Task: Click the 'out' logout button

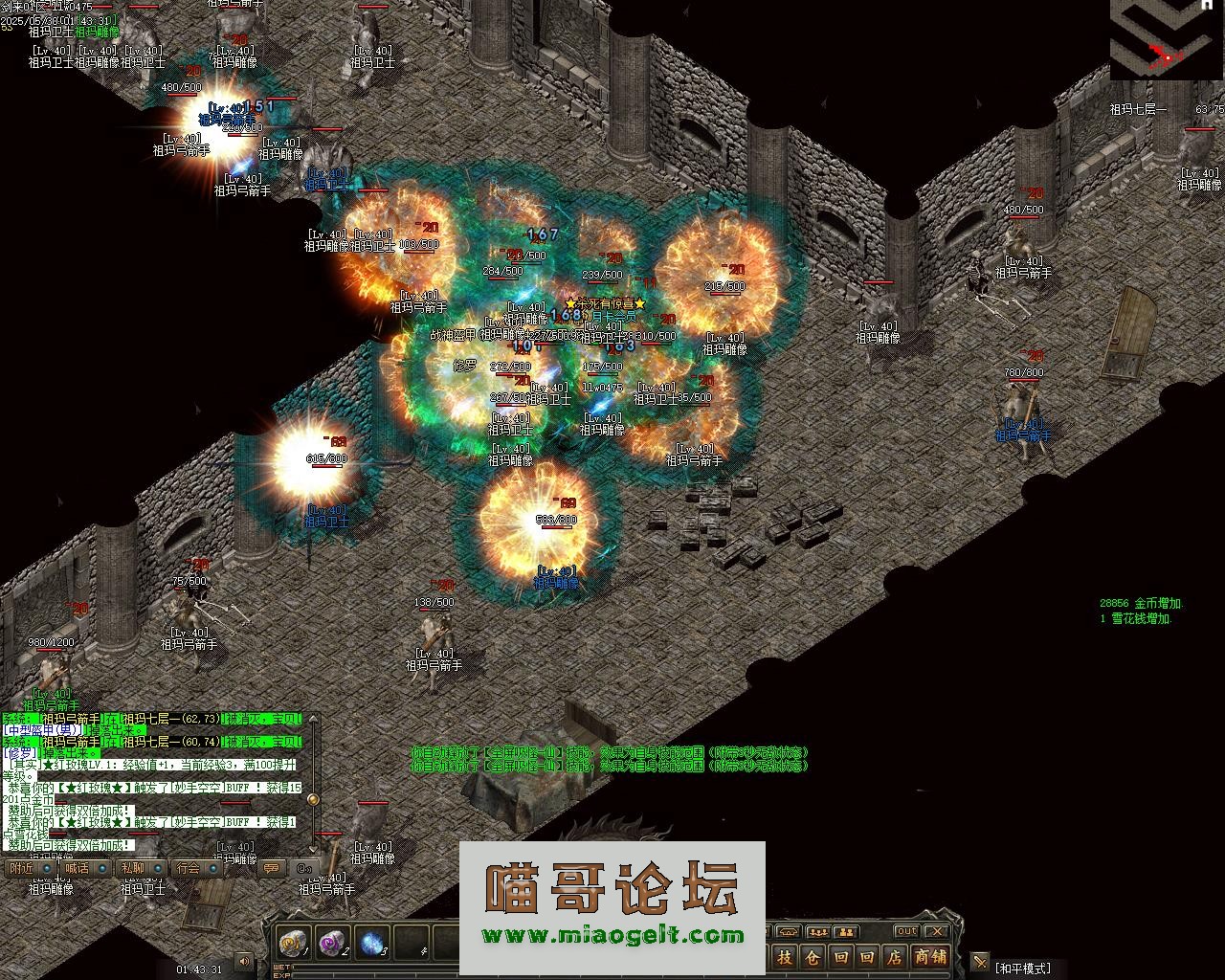Action: point(905,931)
